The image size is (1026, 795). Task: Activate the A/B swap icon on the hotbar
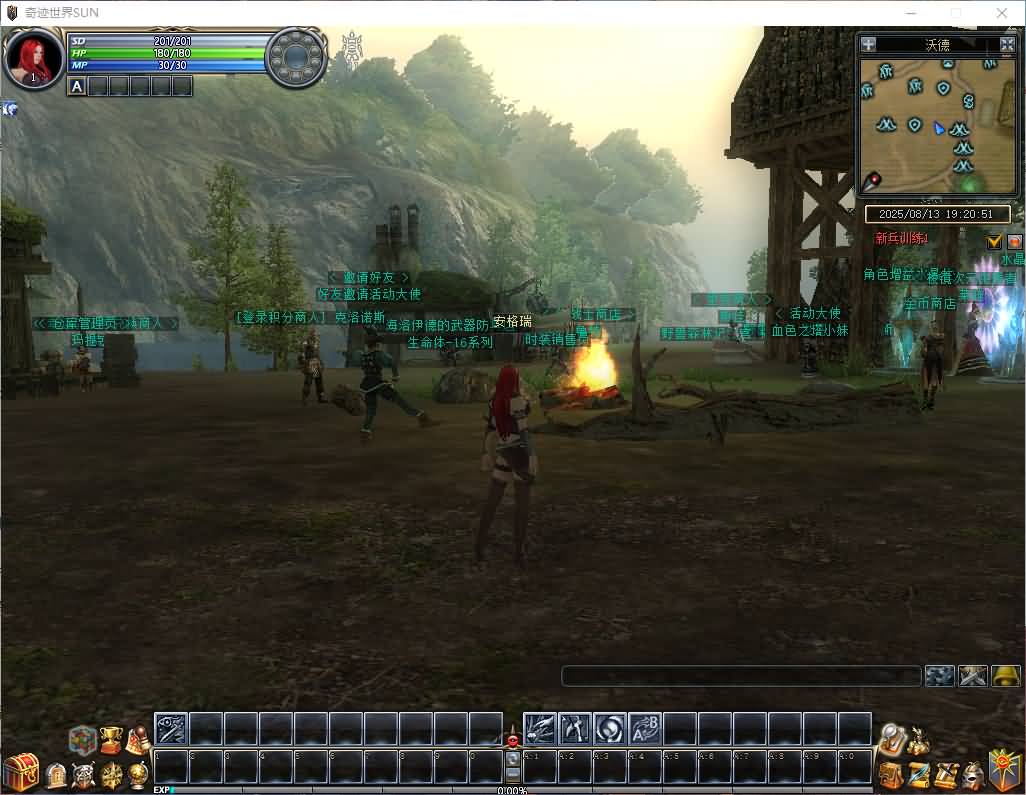(x=645, y=728)
